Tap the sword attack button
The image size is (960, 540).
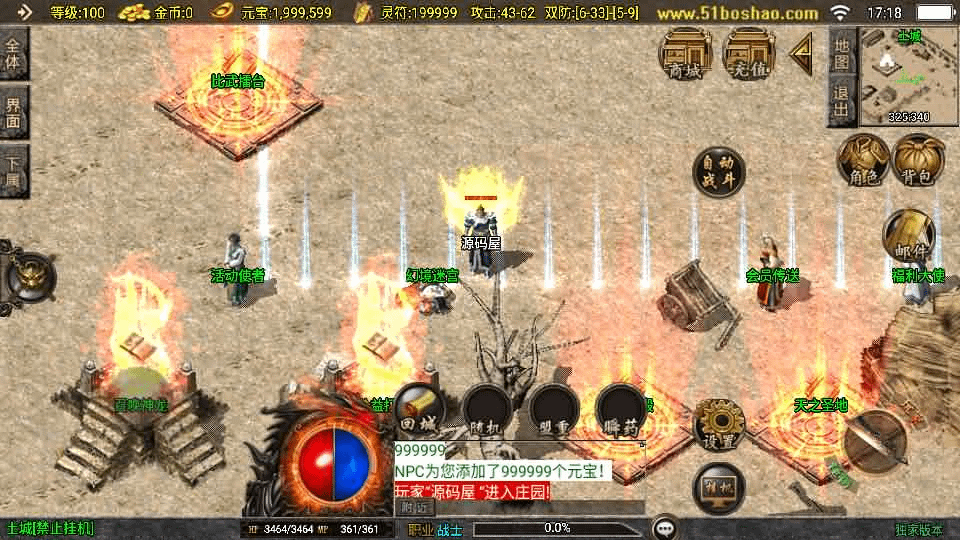tap(875, 438)
